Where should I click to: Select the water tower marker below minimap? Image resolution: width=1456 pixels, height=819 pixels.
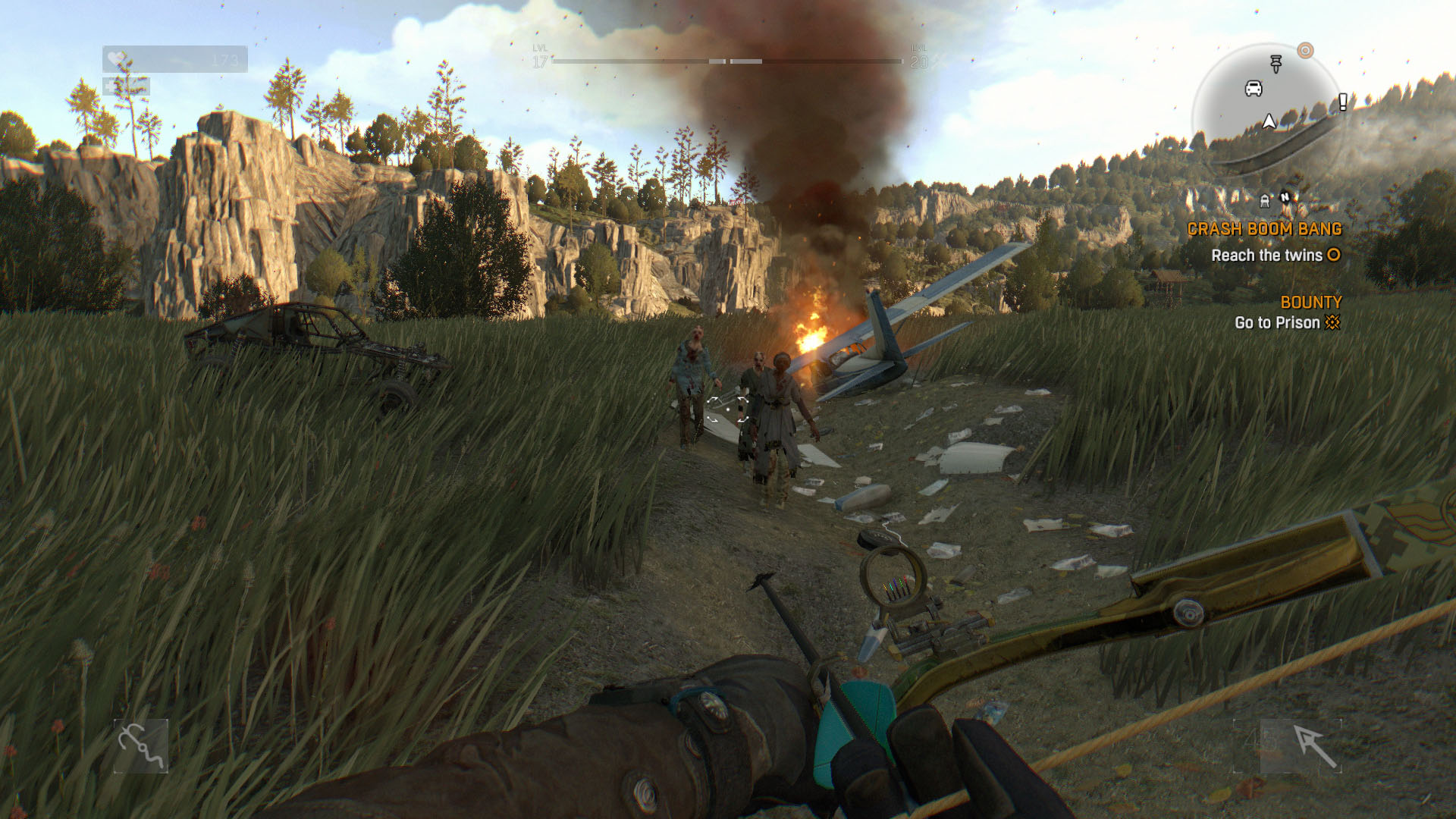point(1264,200)
